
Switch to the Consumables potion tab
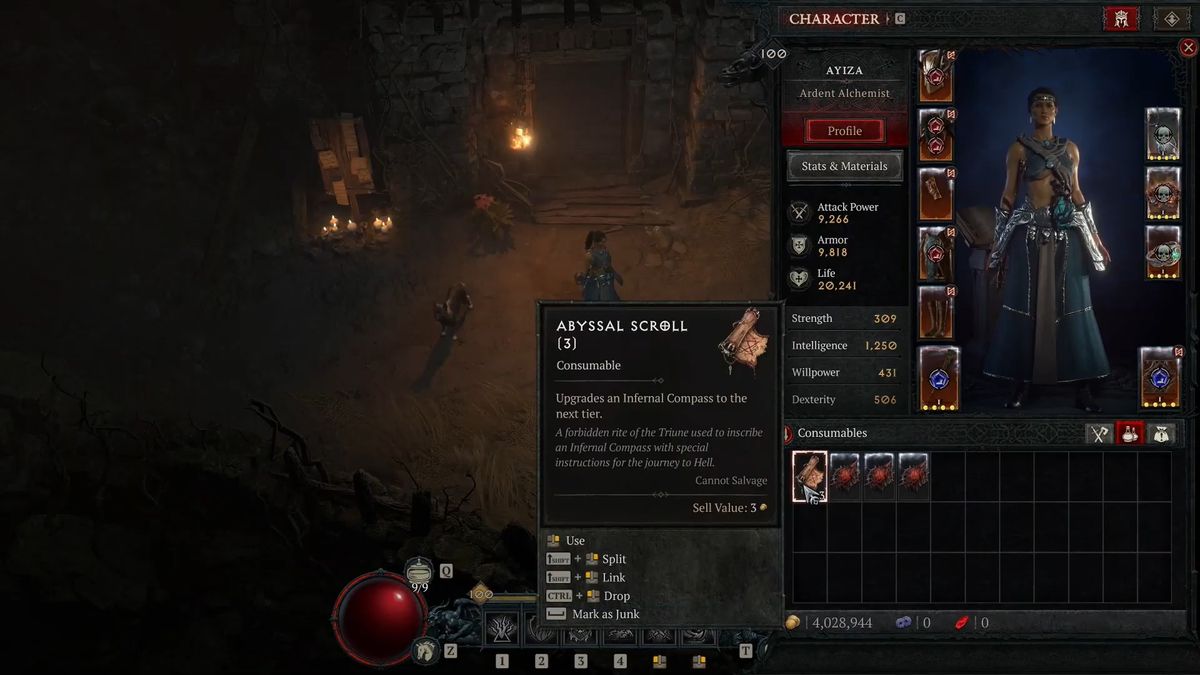coord(1131,433)
